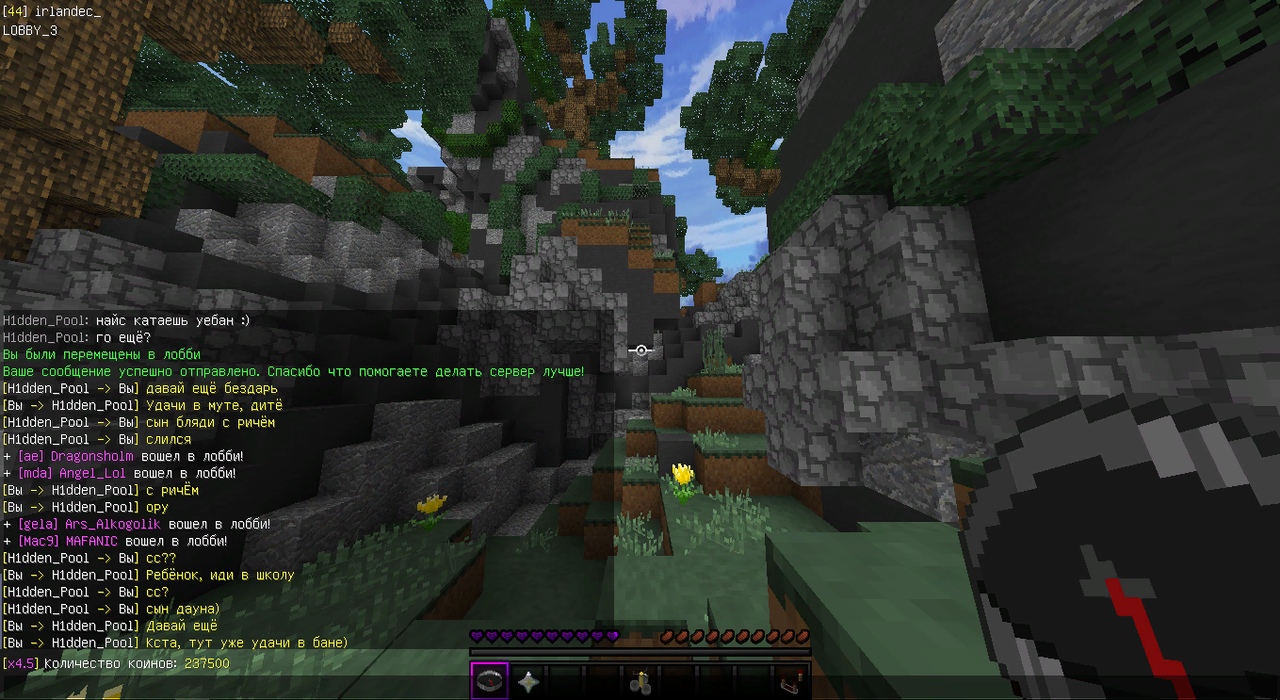Select the nether star hotbar slot
The height and width of the screenshot is (700, 1280).
point(528,682)
